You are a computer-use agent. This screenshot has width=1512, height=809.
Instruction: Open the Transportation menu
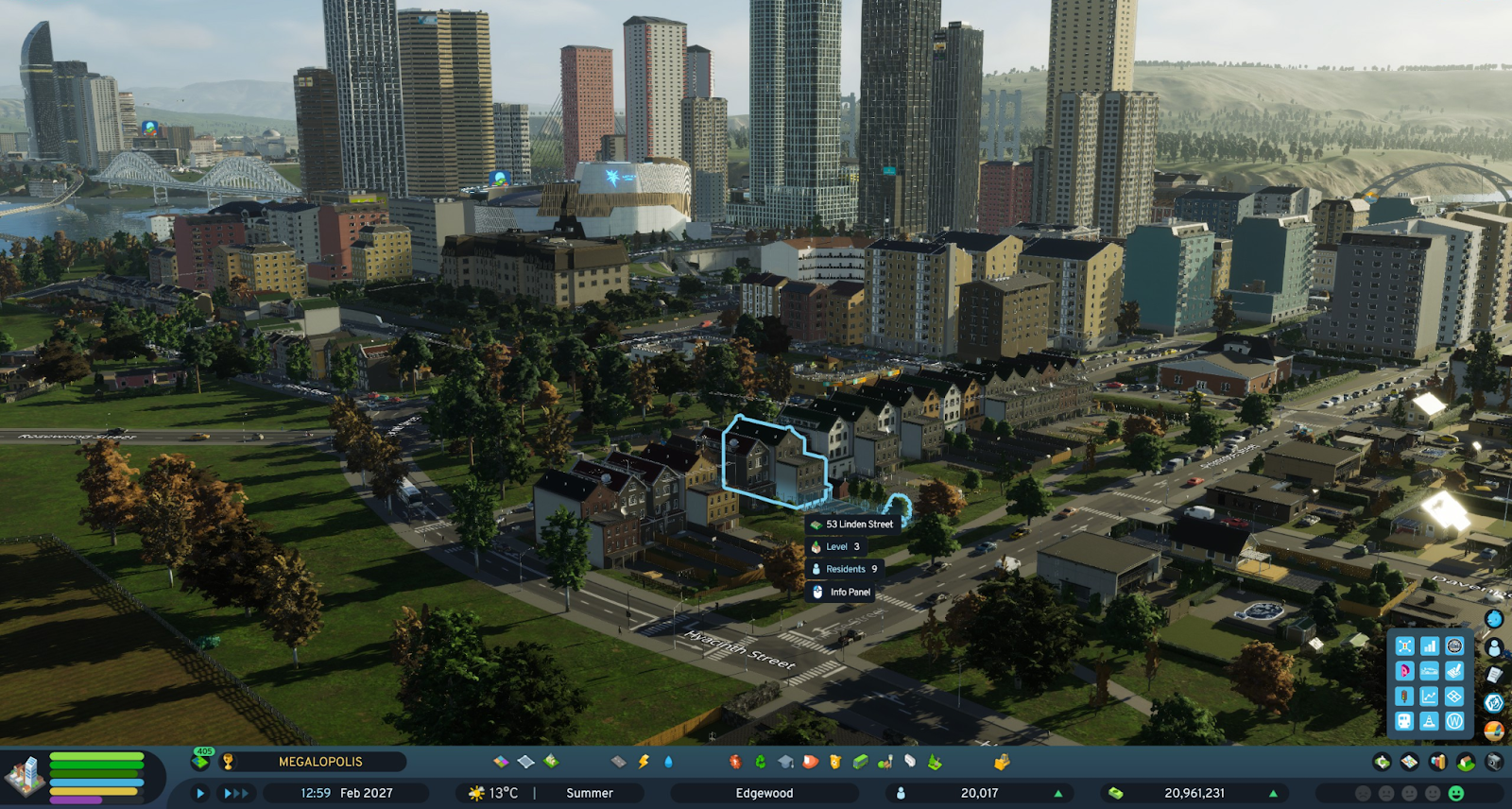point(859,762)
